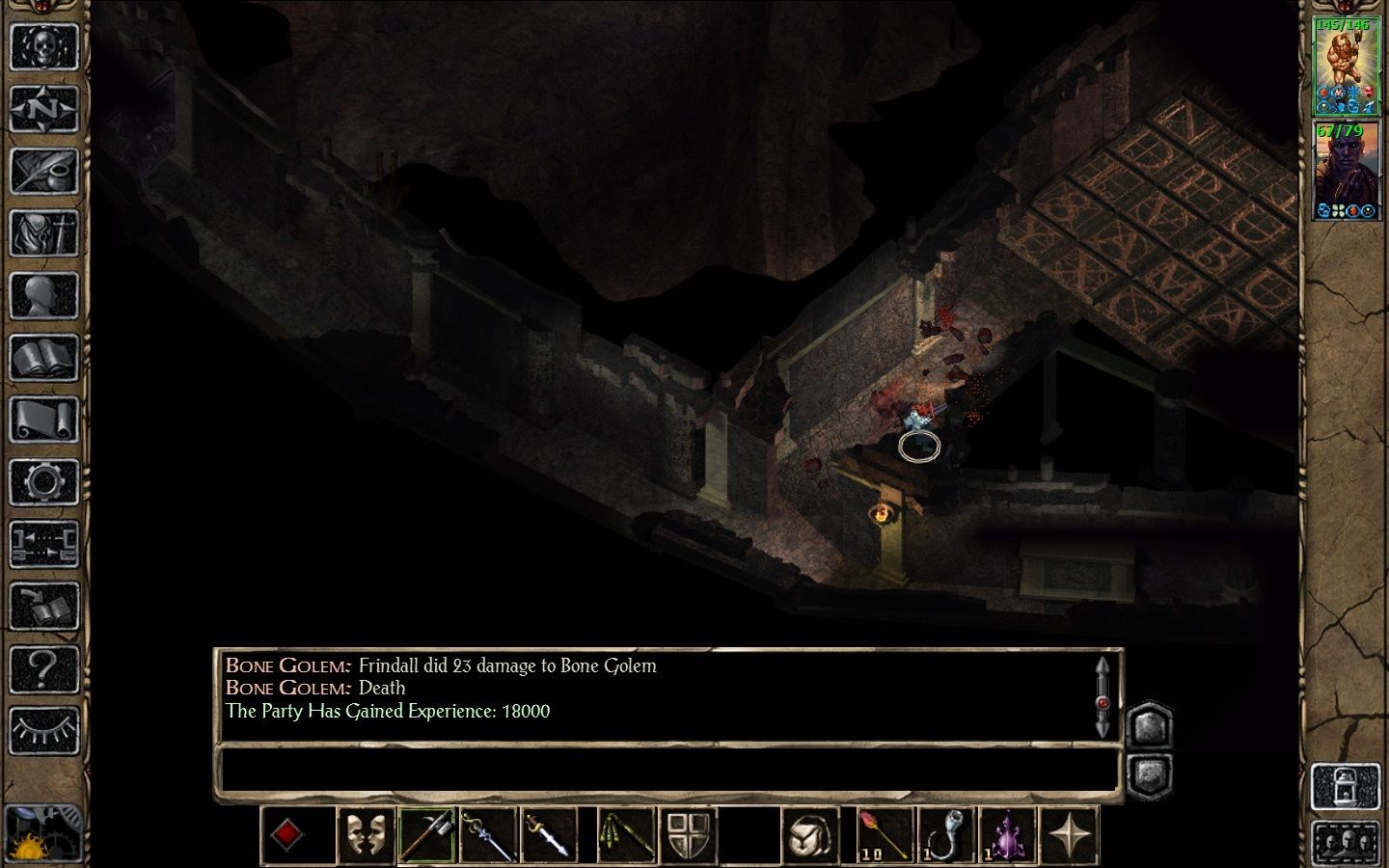The image size is (1389, 868).
Task: Collapse the message log with the lower stone button
Action: [x=1151, y=772]
